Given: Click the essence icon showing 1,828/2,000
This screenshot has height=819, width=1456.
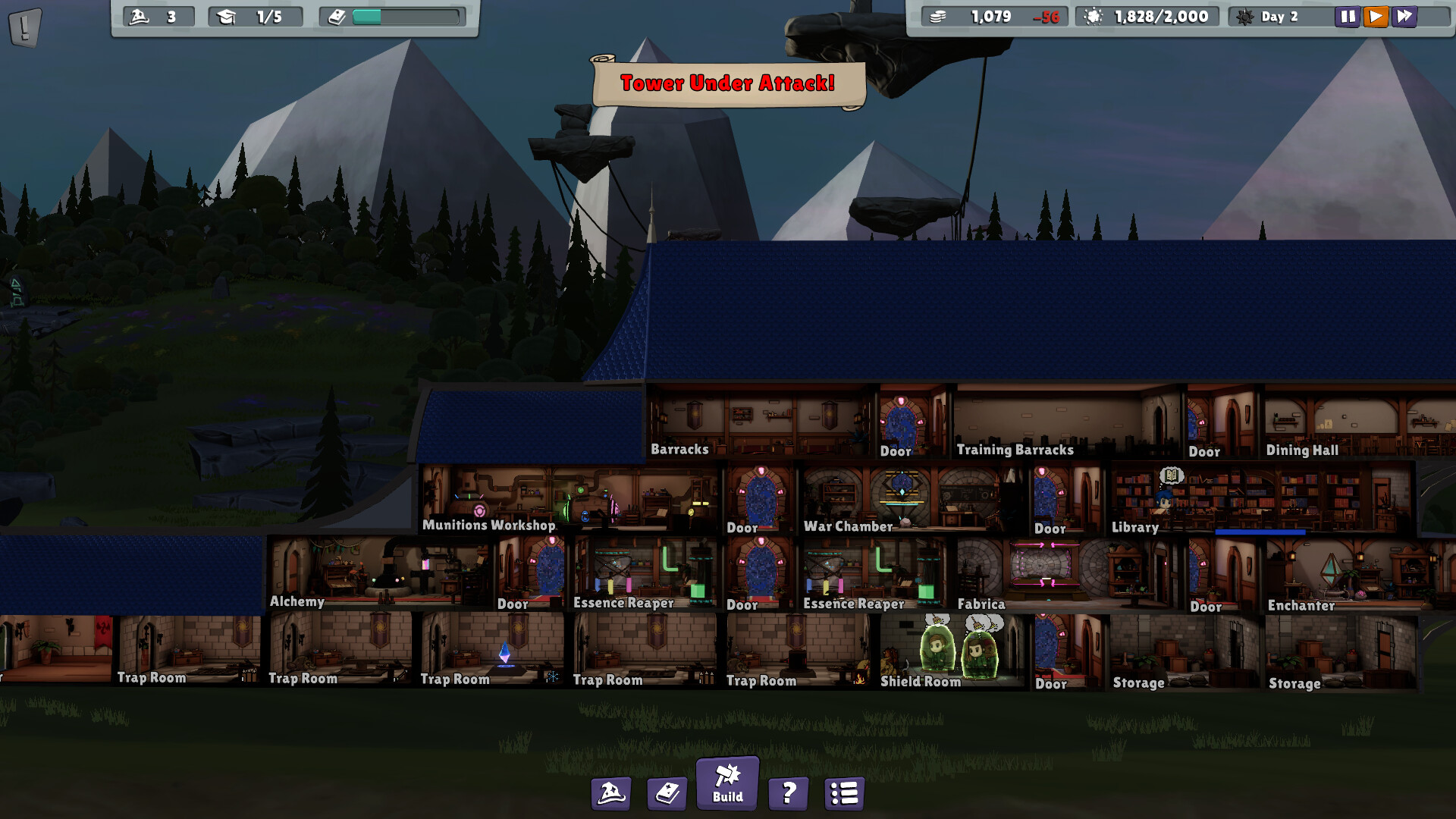Looking at the screenshot, I should tap(1092, 16).
